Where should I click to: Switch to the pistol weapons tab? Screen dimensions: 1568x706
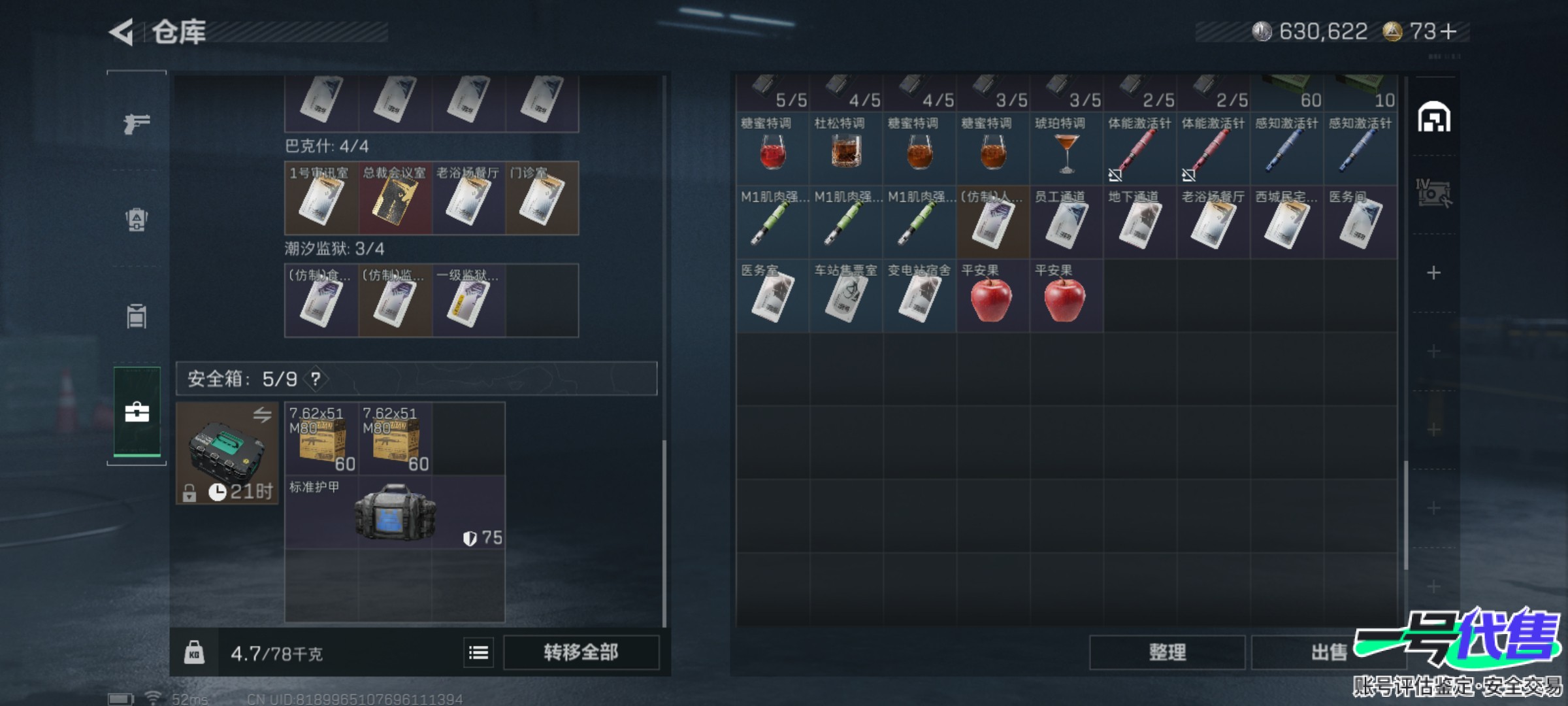(x=137, y=122)
